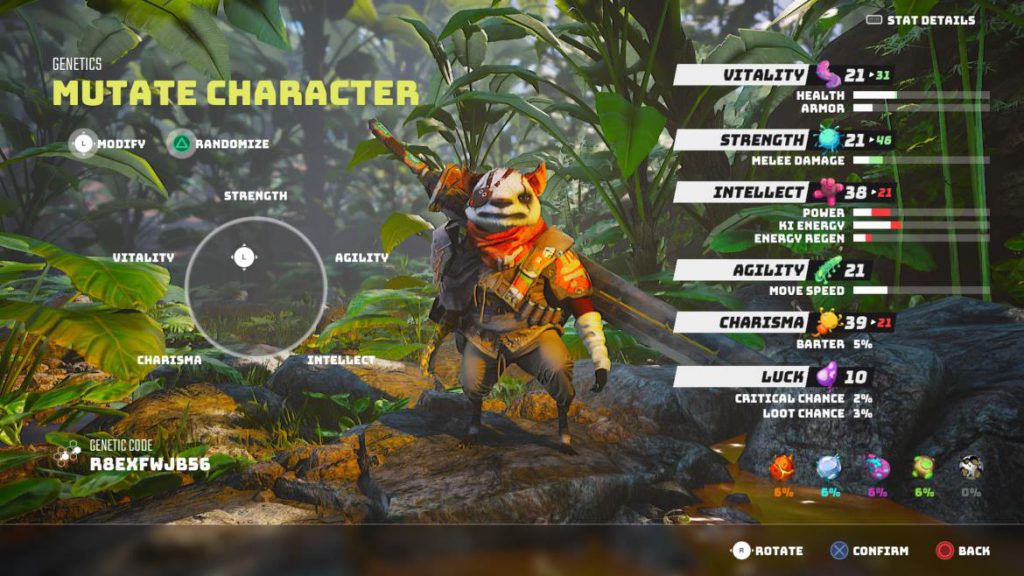The width and height of the screenshot is (1024, 576).
Task: Click the mutation wheel's center cursor
Action: coord(244,258)
